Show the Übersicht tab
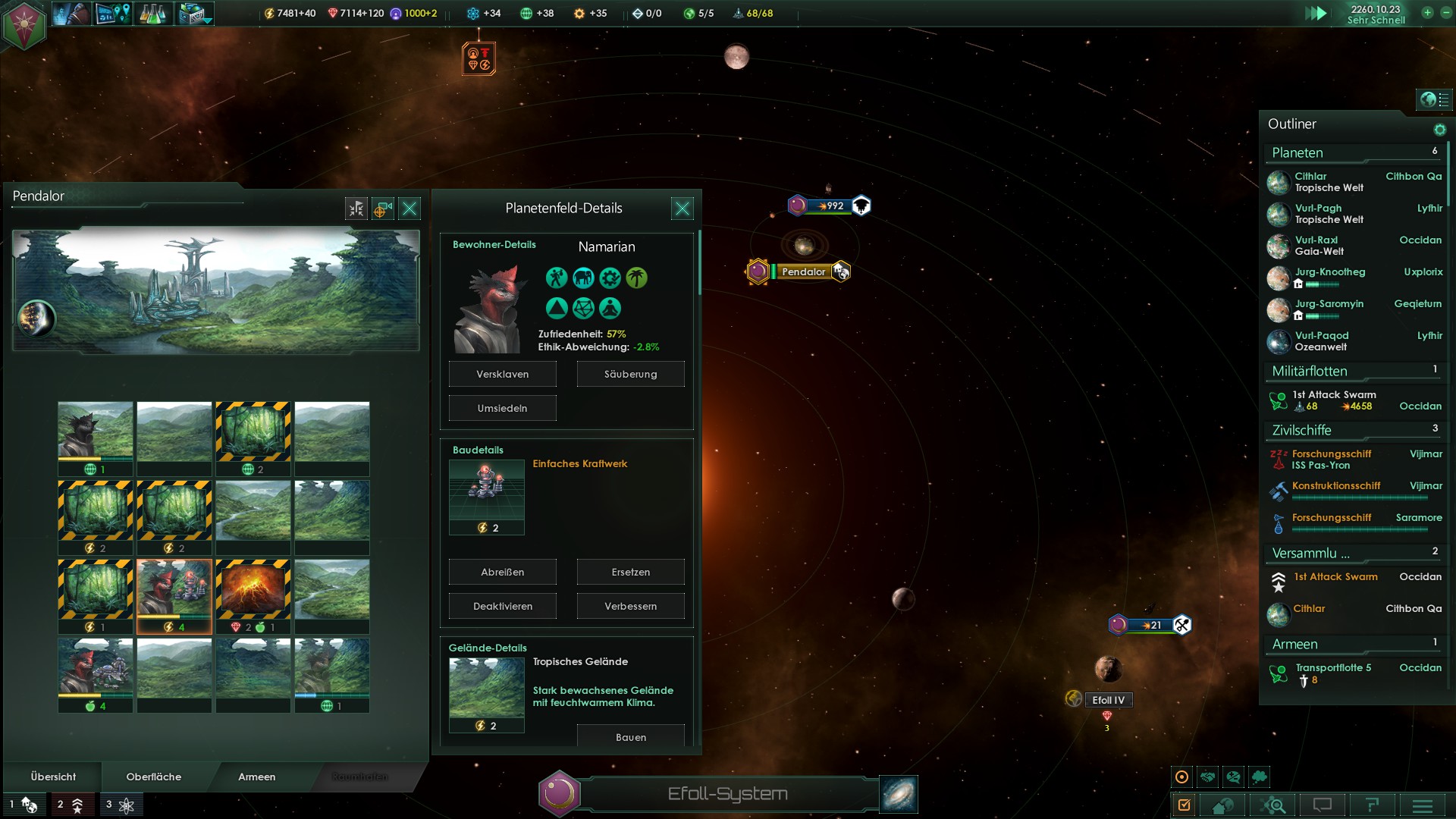Viewport: 1456px width, 819px height. [53, 777]
